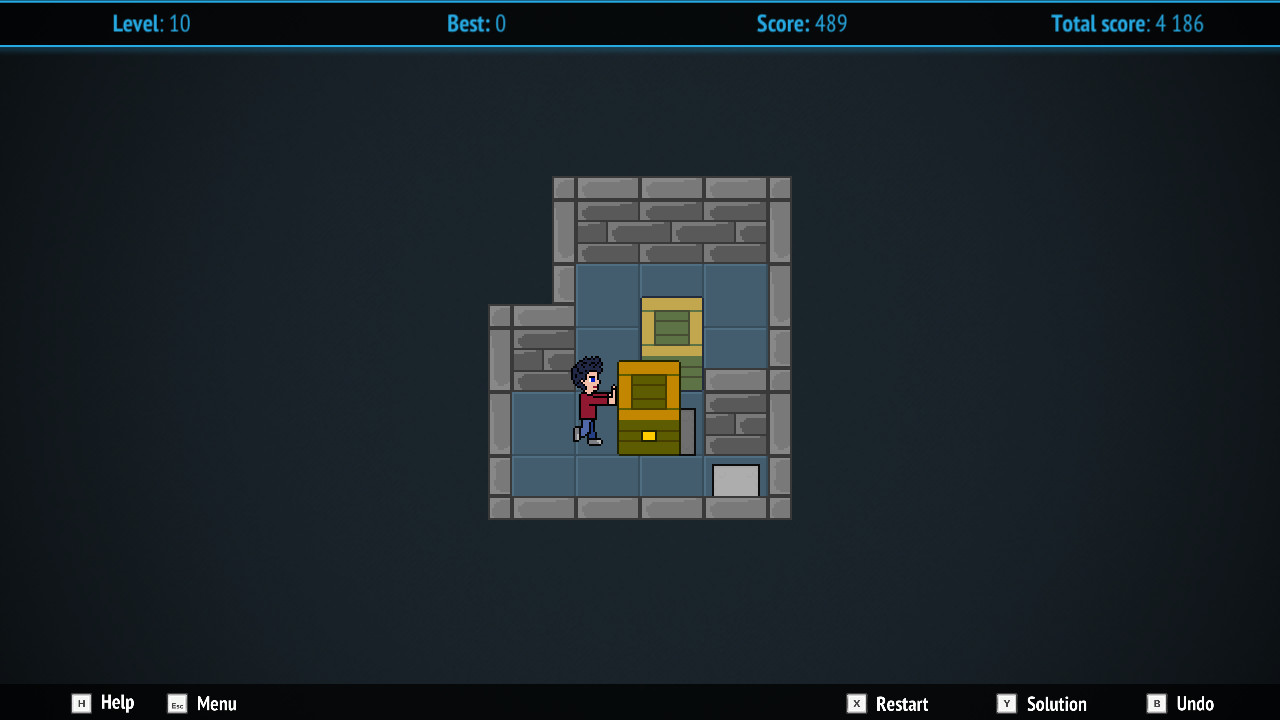Click the Esc key icon beside Menu

(176, 704)
